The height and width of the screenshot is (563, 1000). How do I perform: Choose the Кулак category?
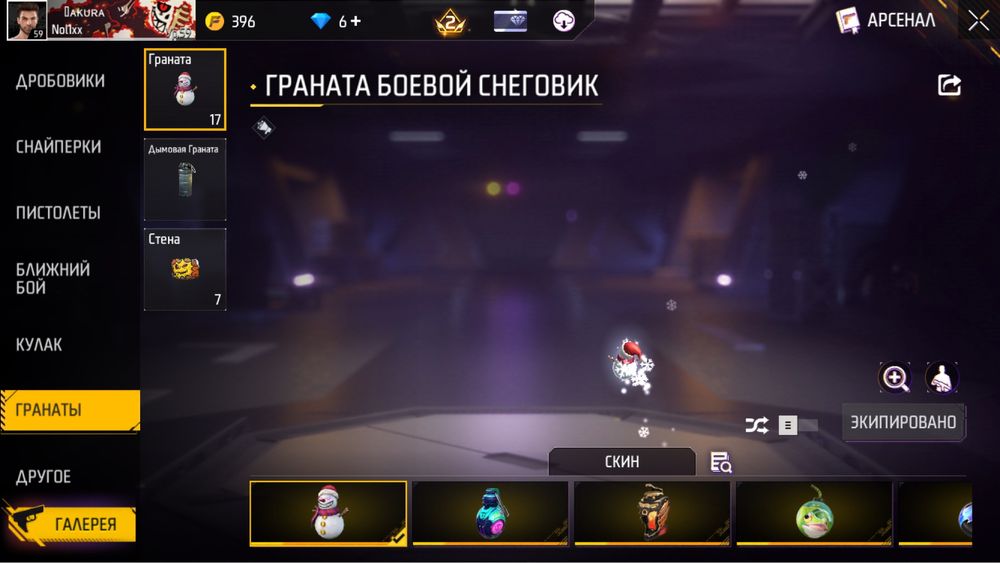click(x=39, y=345)
